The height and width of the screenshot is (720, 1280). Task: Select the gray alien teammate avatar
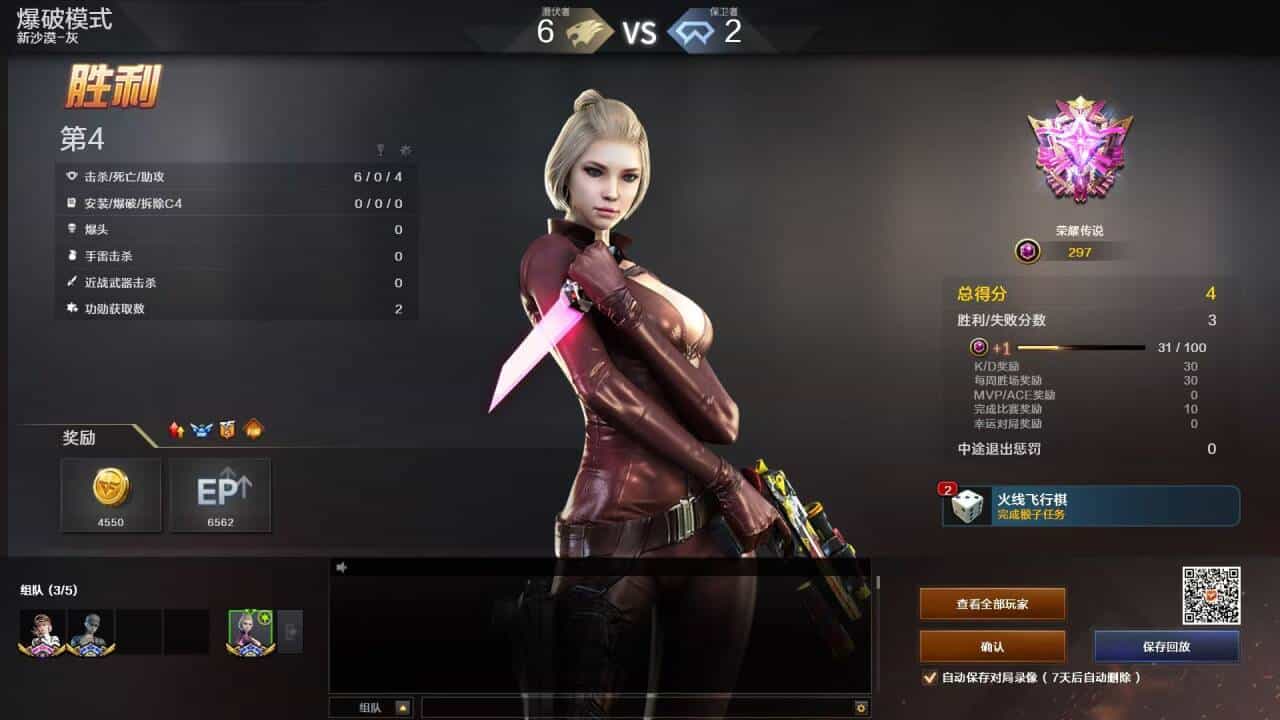tap(90, 632)
